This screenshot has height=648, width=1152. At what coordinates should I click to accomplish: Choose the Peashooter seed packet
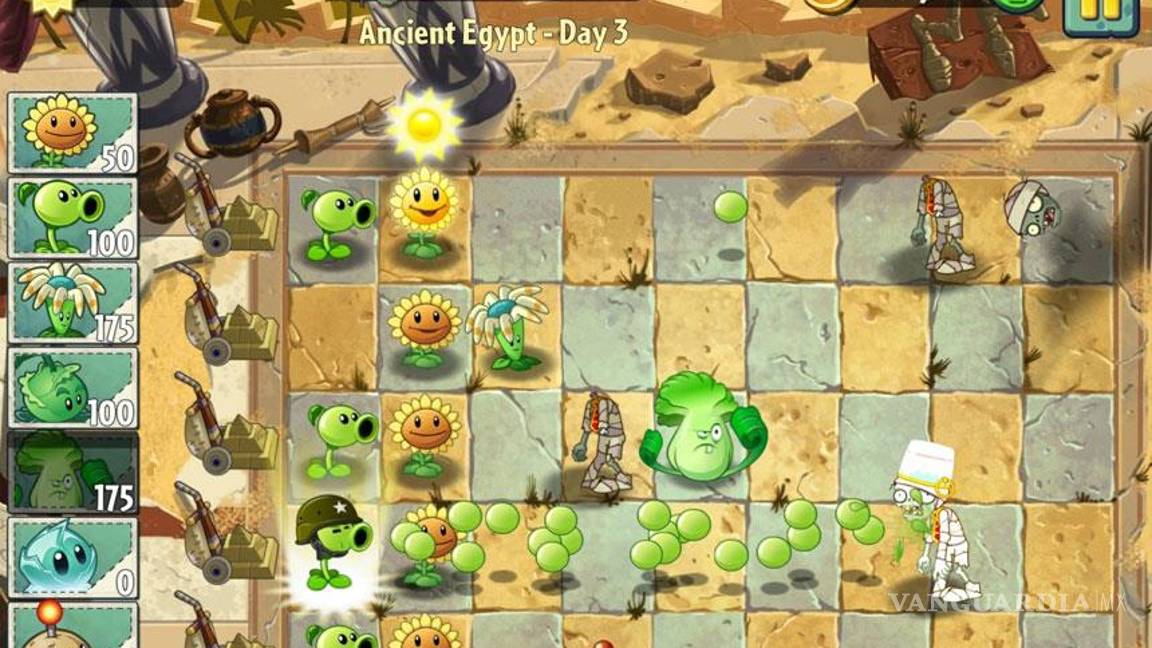point(72,217)
